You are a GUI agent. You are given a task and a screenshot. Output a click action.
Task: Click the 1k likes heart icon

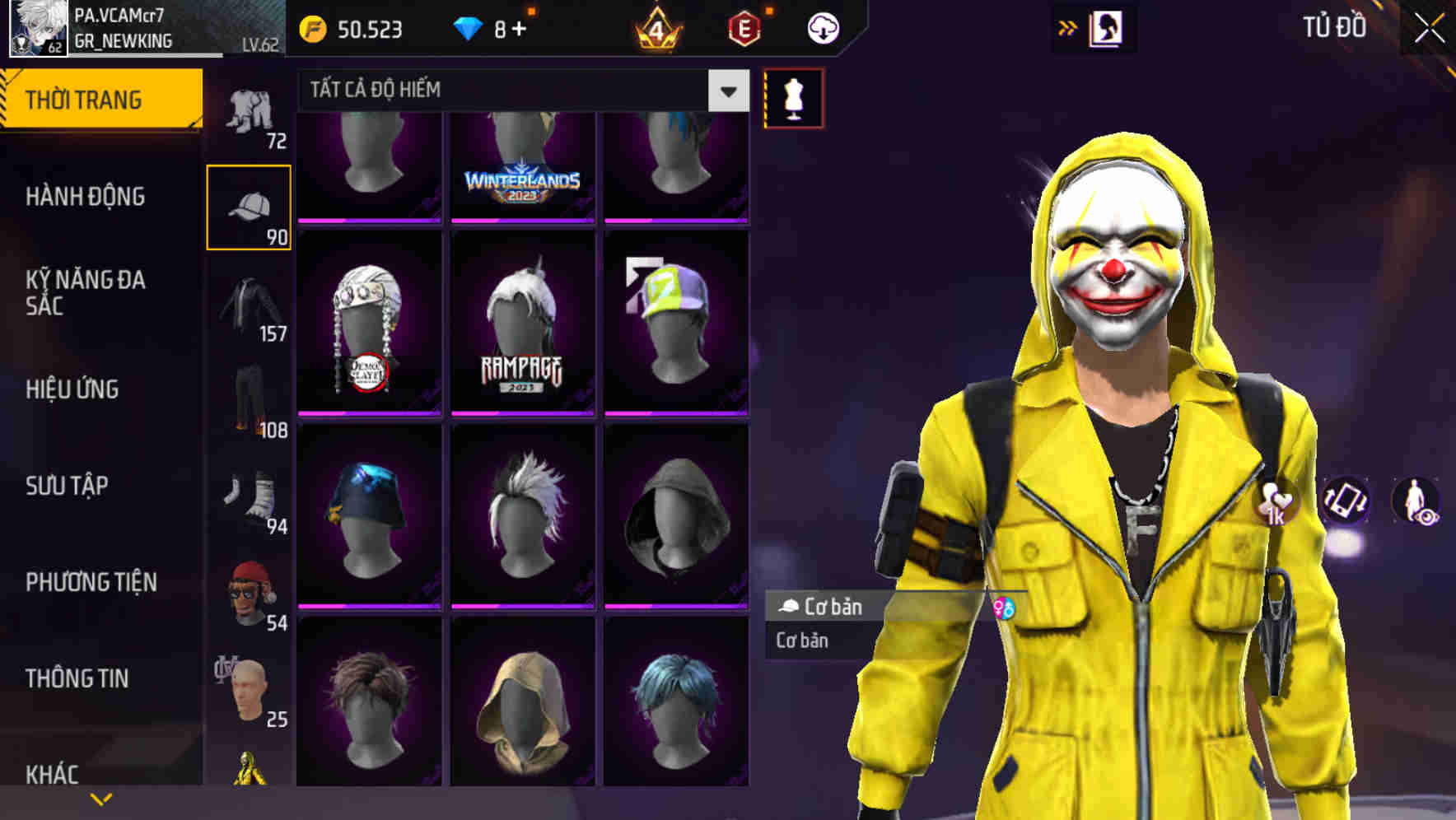[1273, 502]
